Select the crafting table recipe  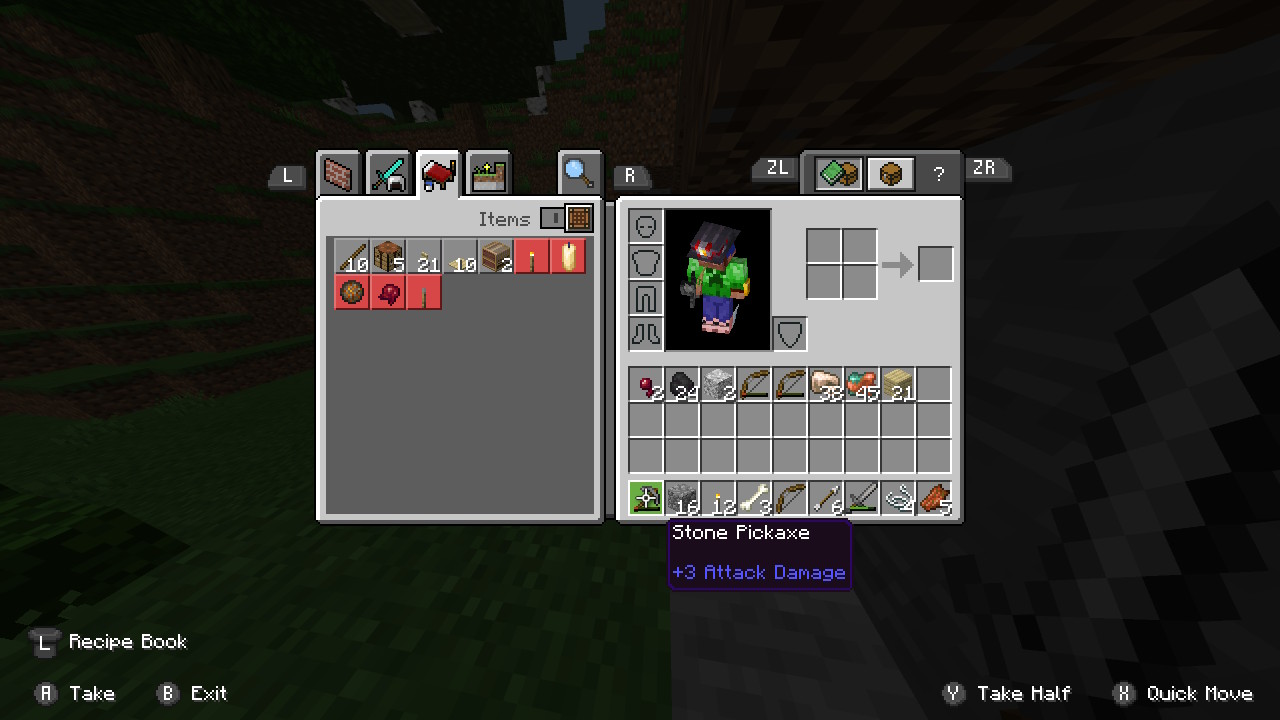(388, 257)
